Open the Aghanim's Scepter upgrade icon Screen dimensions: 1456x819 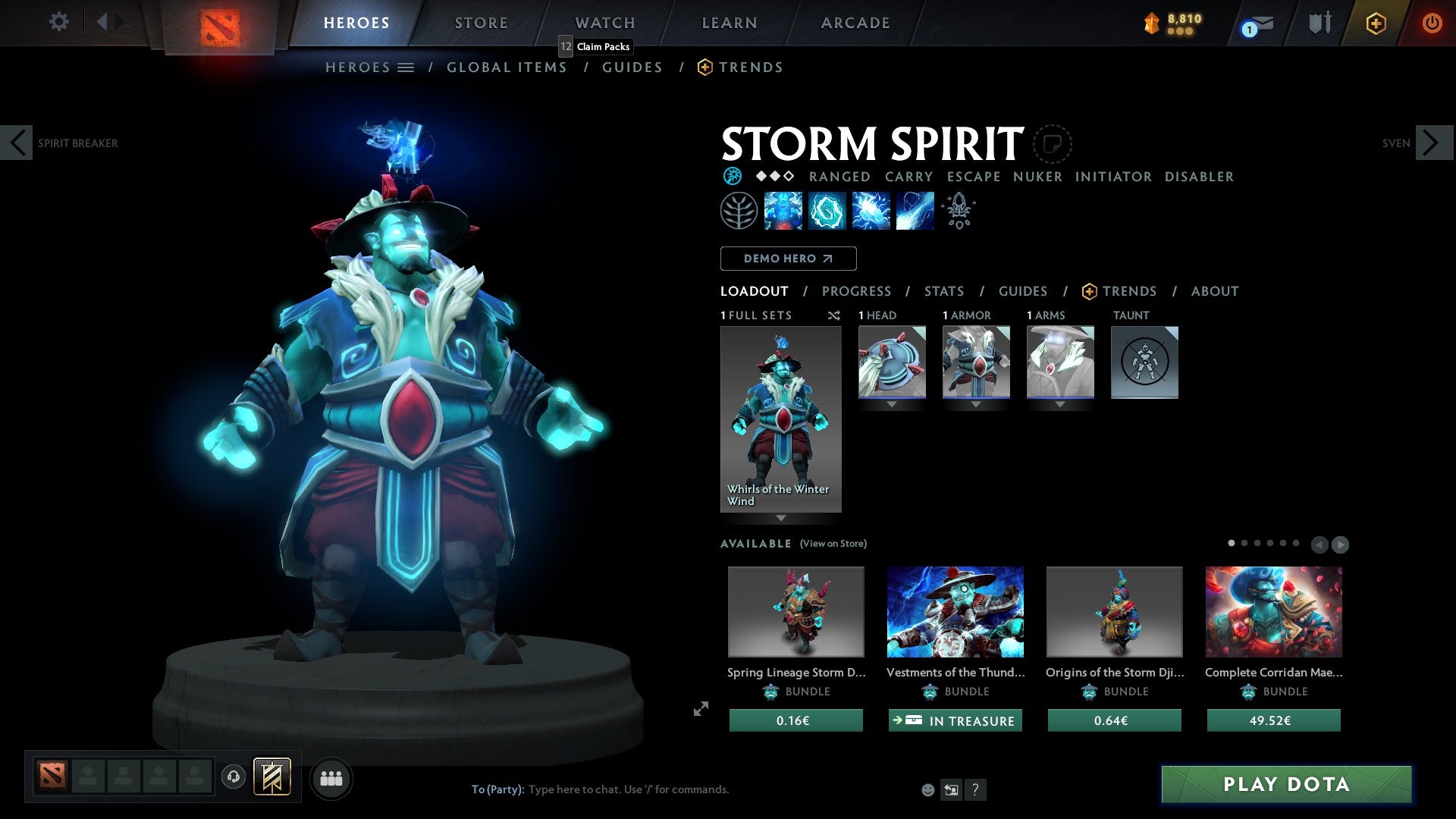pos(958,210)
